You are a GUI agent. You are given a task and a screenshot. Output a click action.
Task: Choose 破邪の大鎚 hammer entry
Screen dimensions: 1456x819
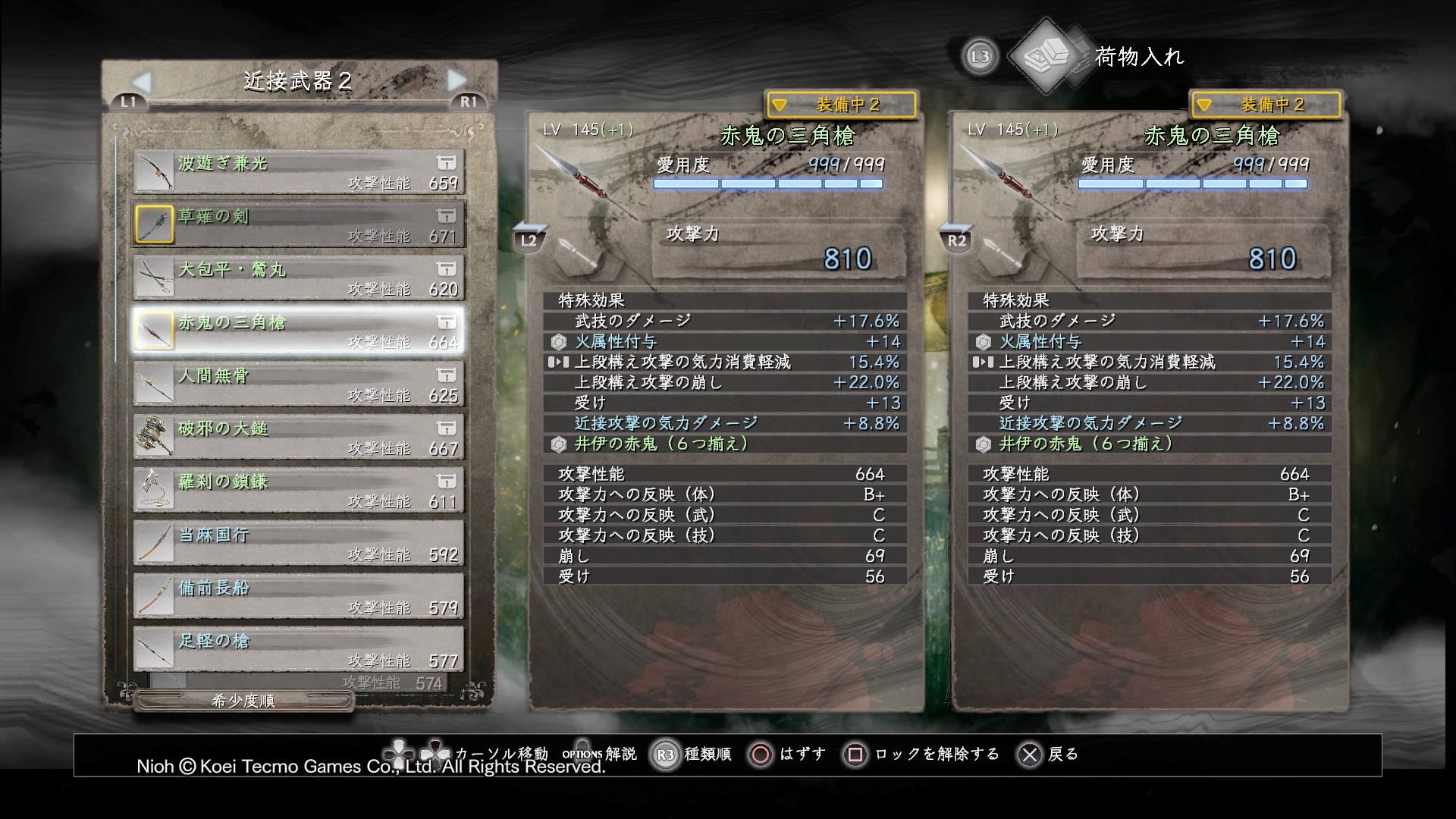[x=298, y=437]
